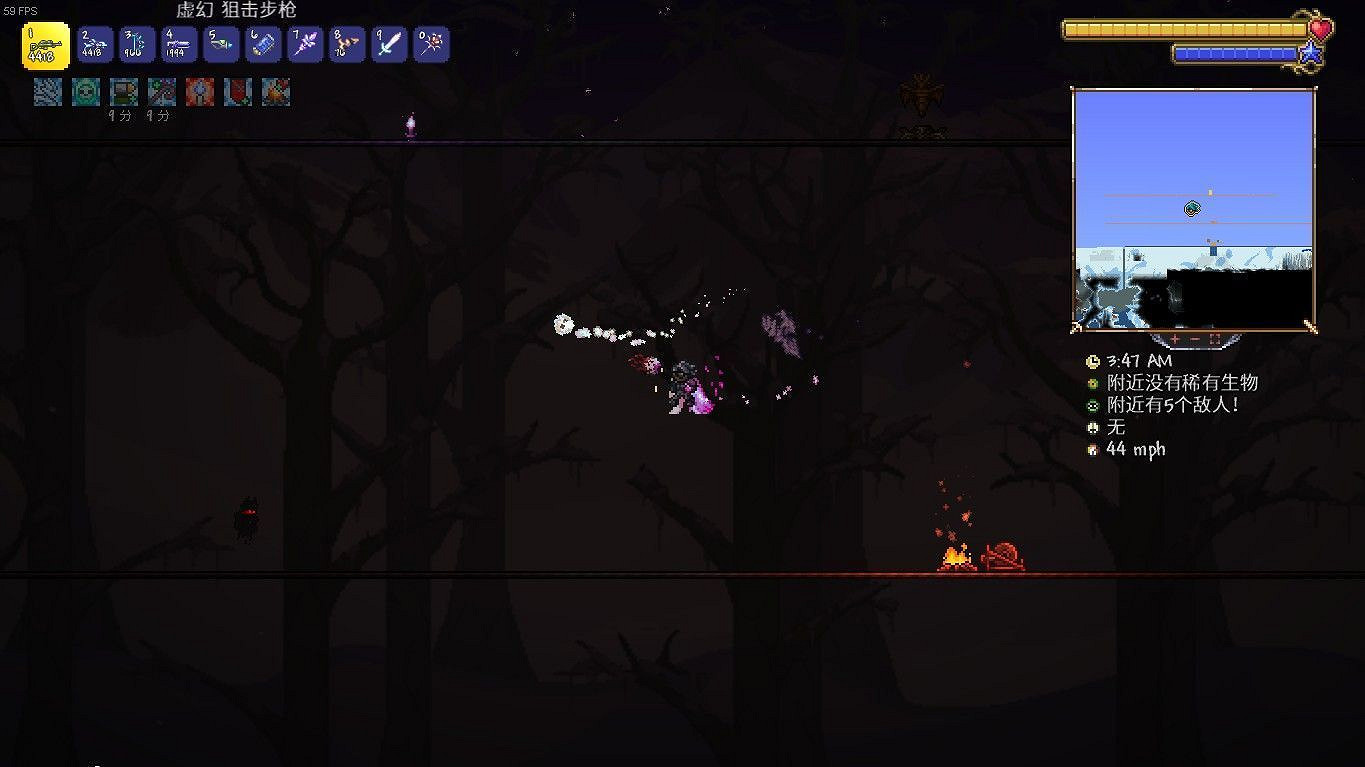
Task: Select the purple spear in hotbar slot 7
Action: [x=305, y=44]
